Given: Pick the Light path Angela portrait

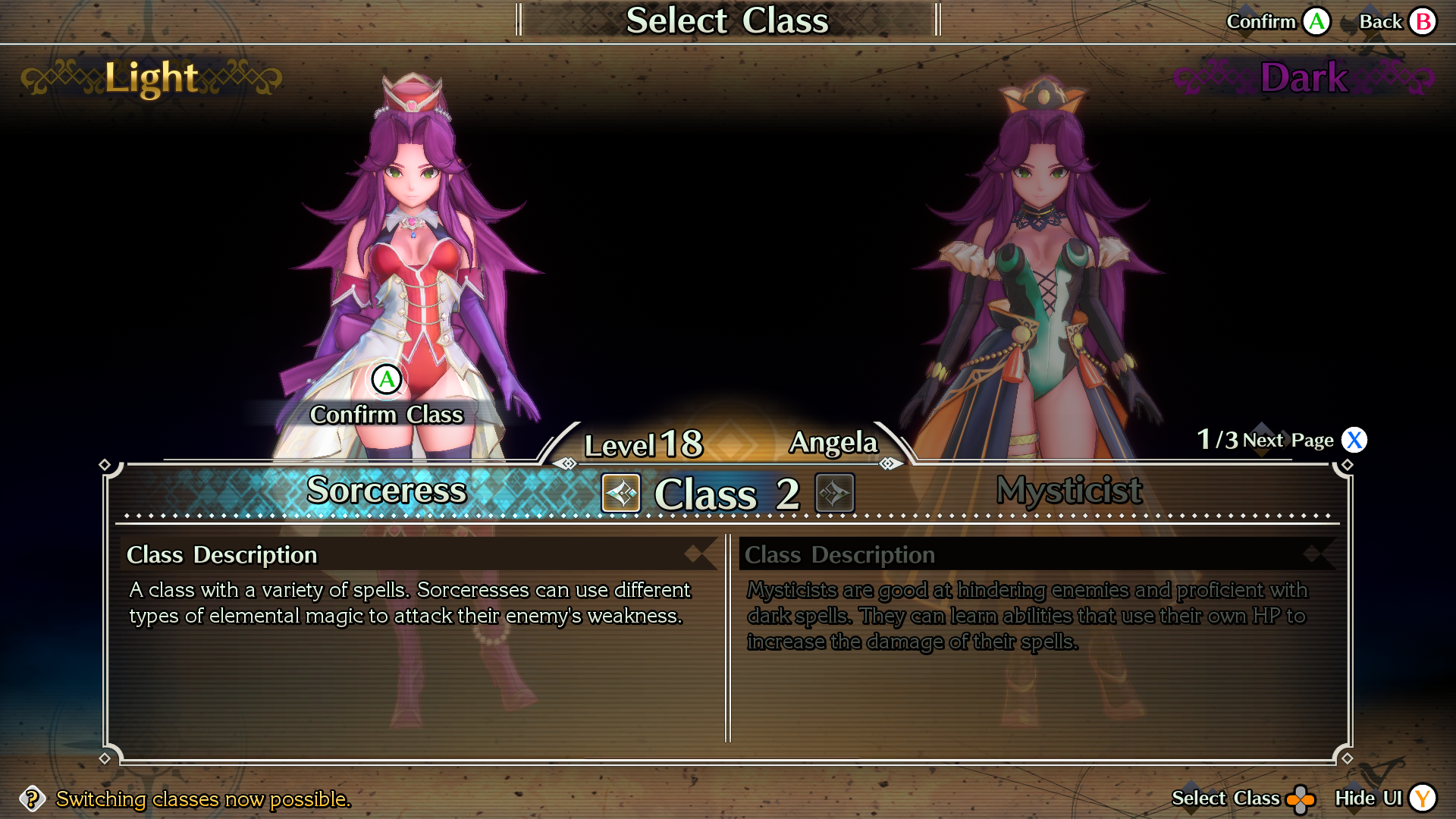Looking at the screenshot, I should [x=413, y=250].
